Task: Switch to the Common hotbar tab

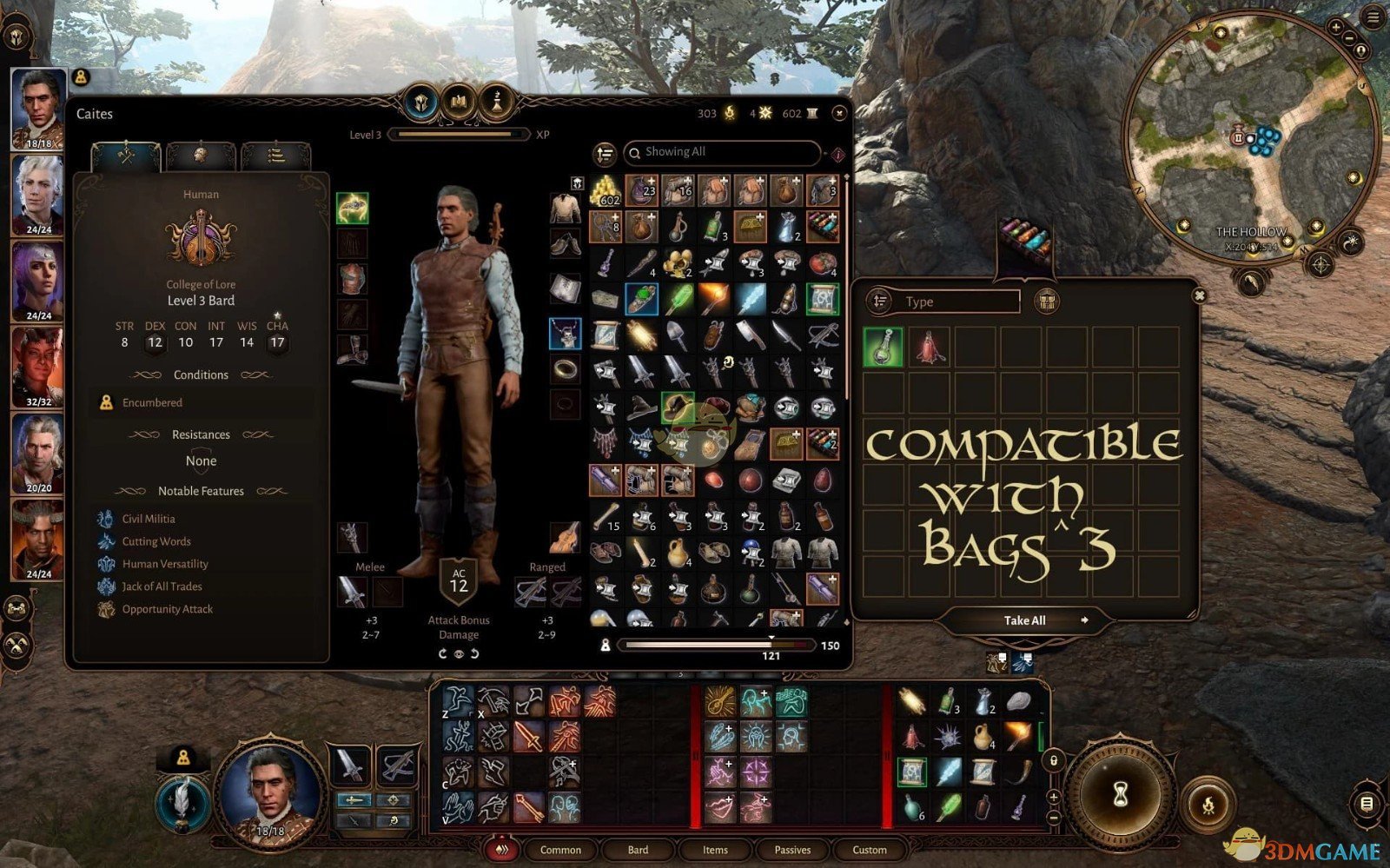Action: (x=560, y=850)
